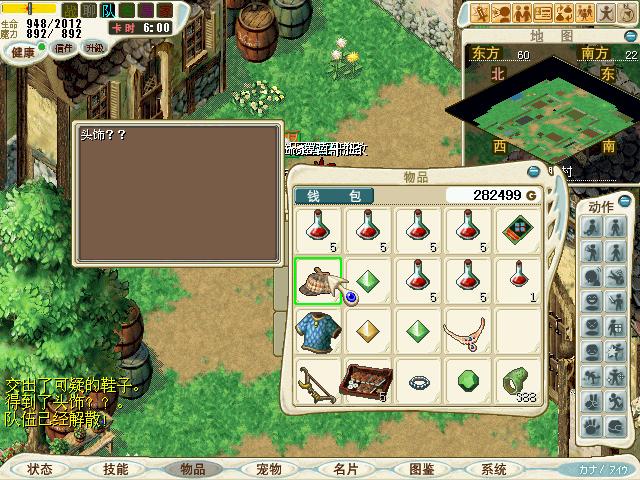Collapse the 动作 actions panel
The image size is (640, 480).
click(624, 201)
